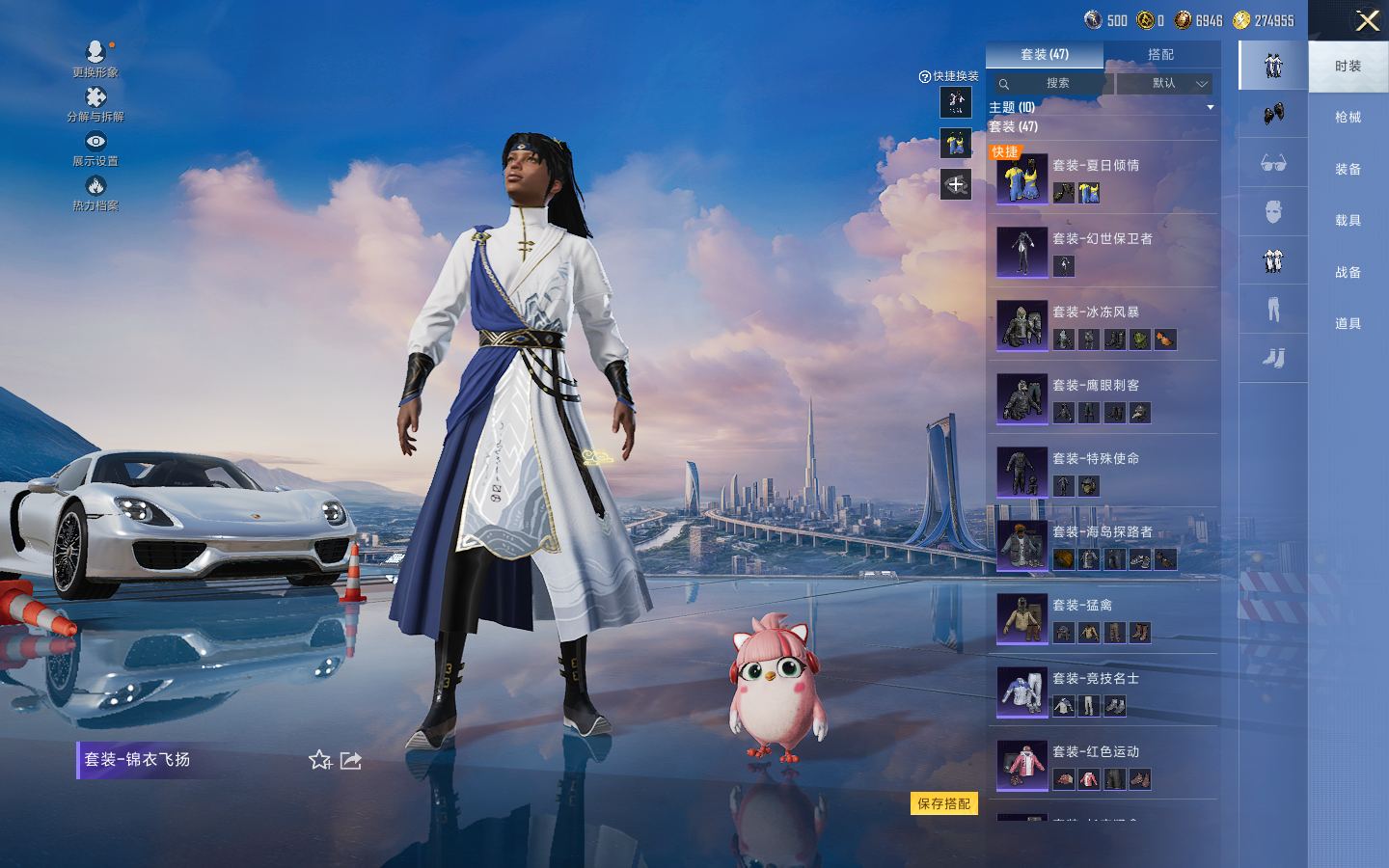The width and height of the screenshot is (1389, 868).
Task: Choose the 套装-冰冻风暴 outfit row
Action: [1103, 324]
